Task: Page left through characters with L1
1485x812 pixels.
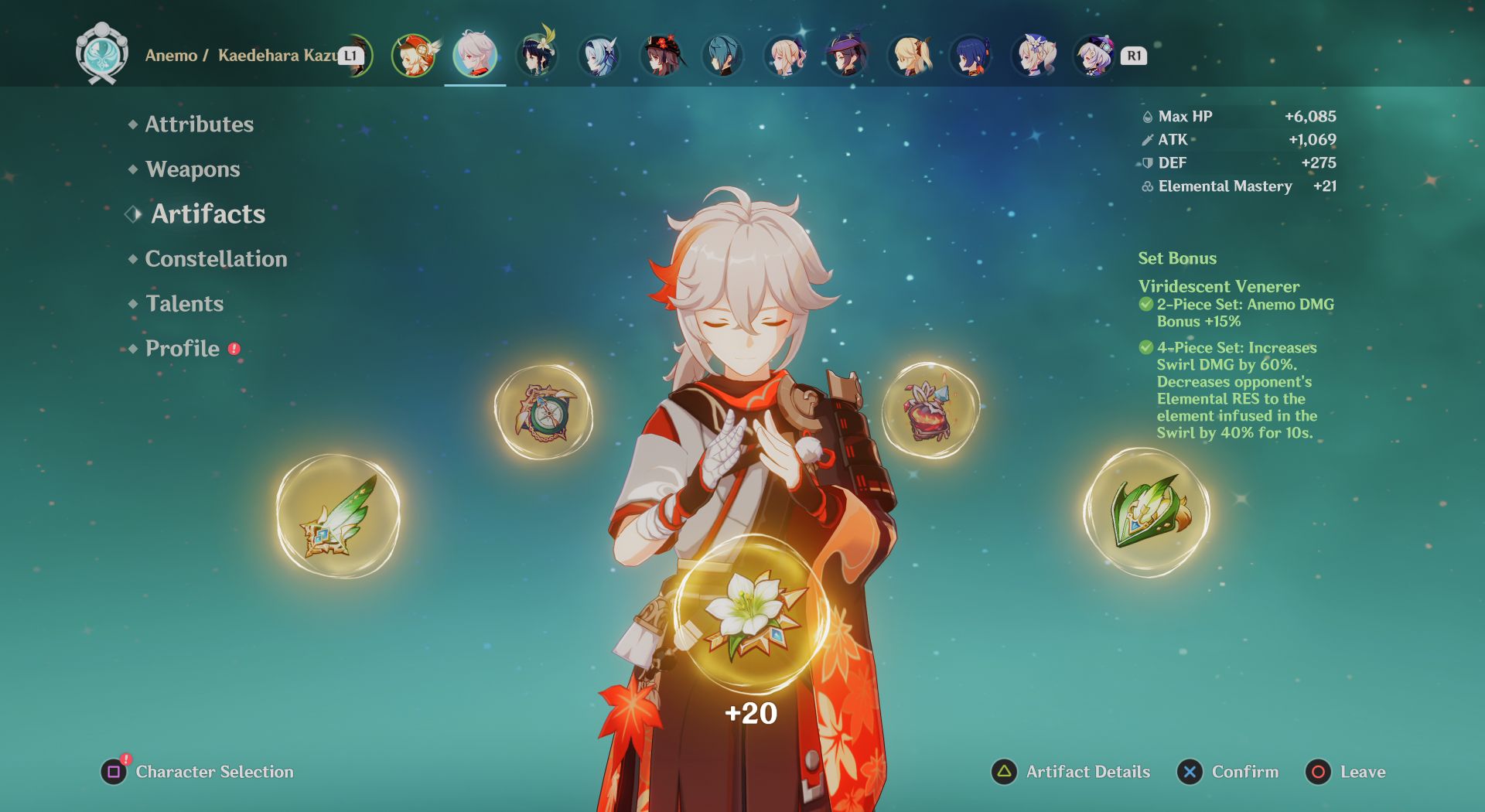Action: point(352,55)
